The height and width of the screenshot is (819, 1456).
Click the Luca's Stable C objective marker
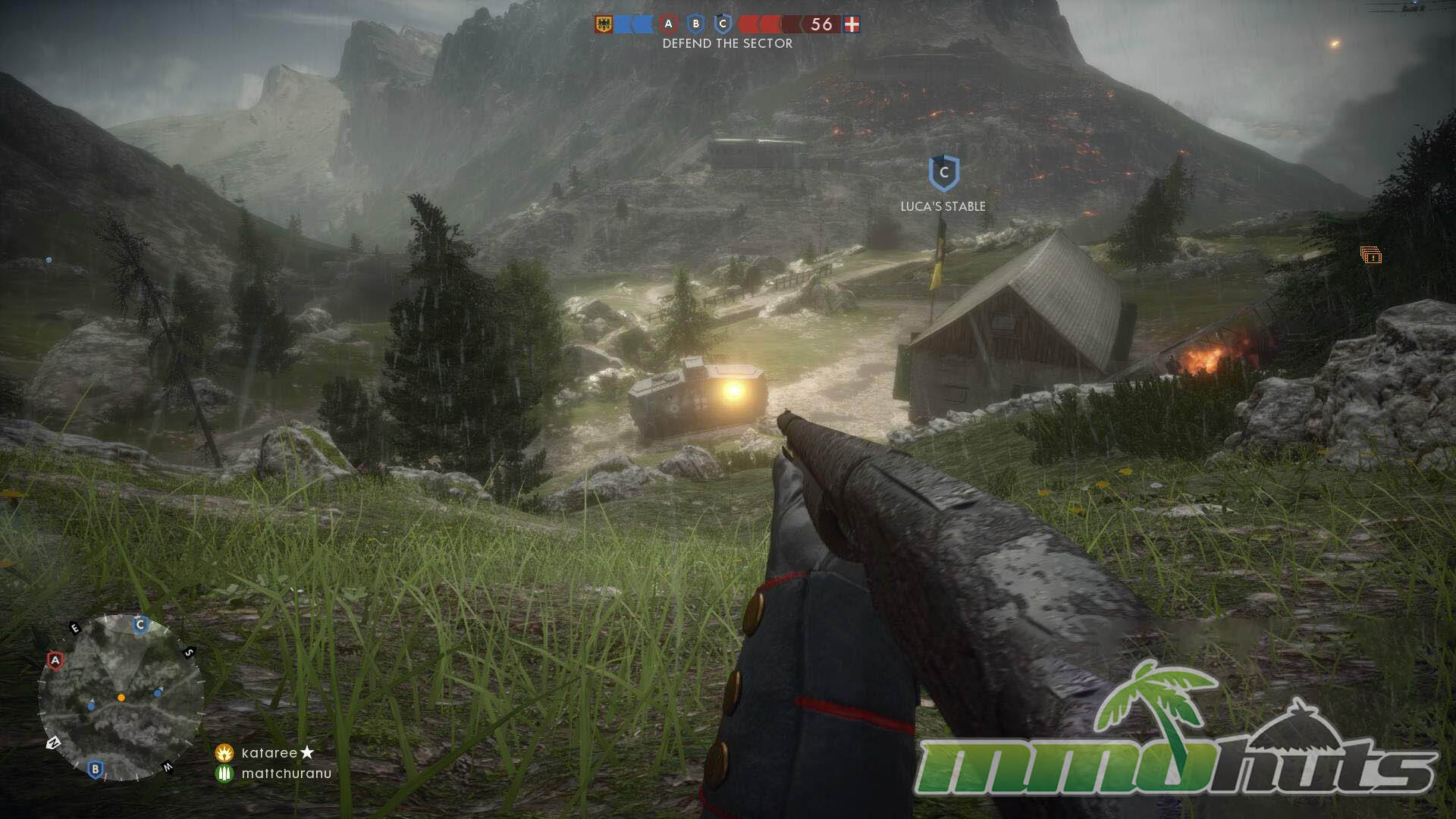[943, 174]
